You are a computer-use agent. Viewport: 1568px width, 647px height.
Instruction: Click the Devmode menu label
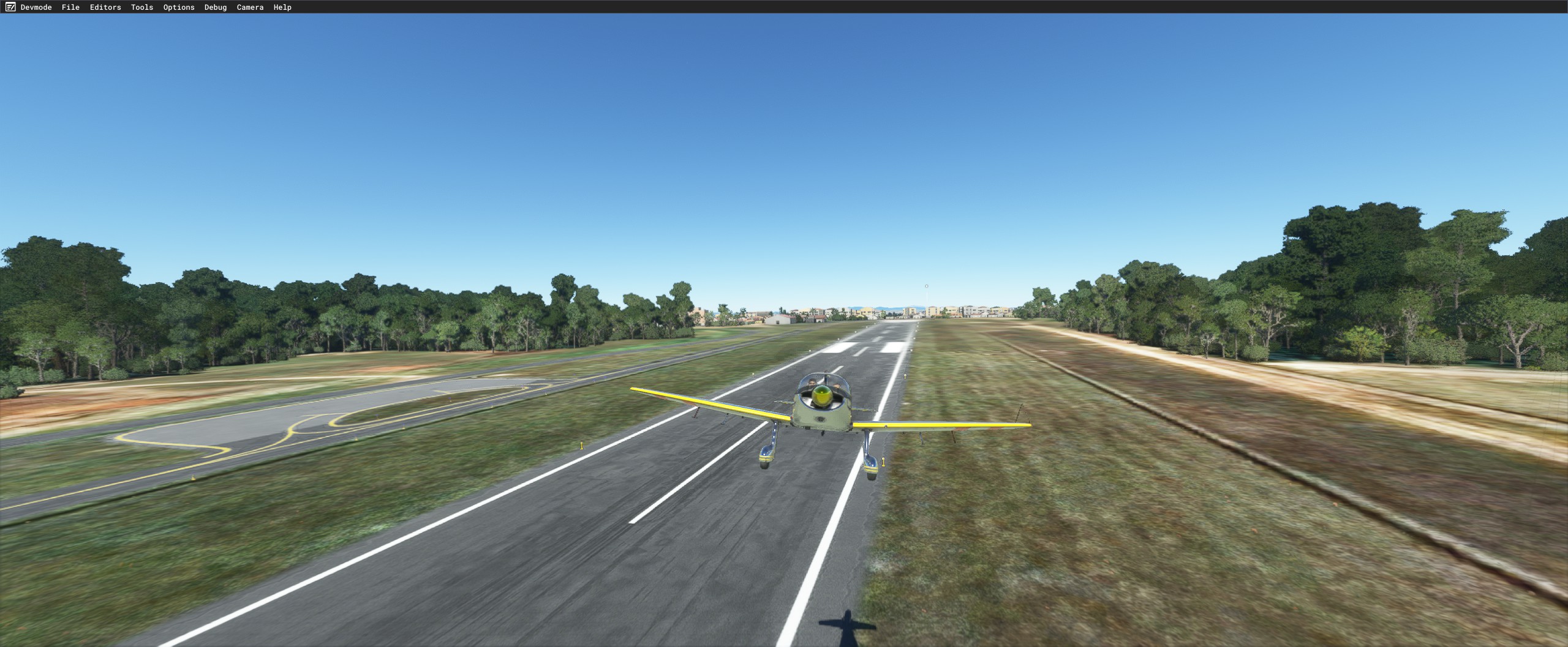coord(37,7)
